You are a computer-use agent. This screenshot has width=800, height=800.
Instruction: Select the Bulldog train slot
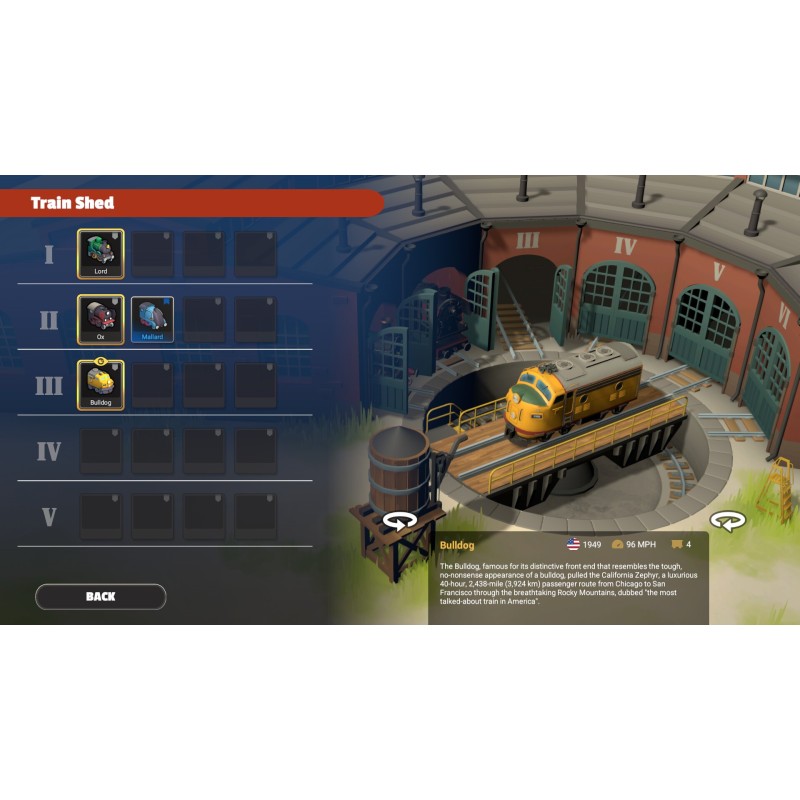tap(101, 385)
